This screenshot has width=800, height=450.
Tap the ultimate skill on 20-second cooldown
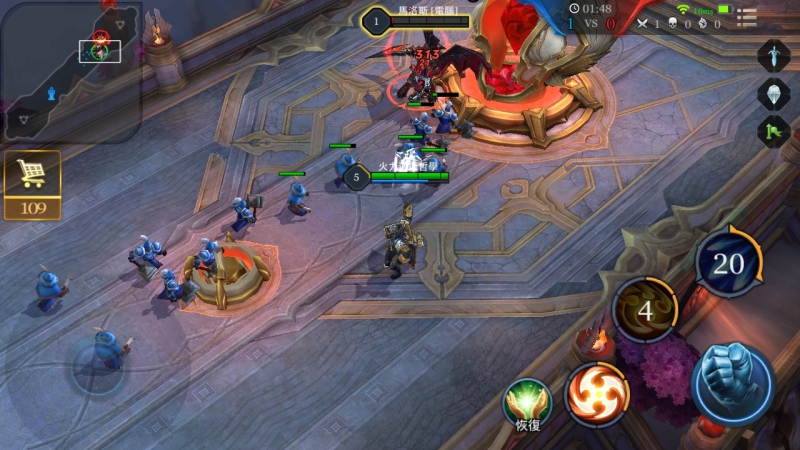pyautogui.click(x=729, y=263)
